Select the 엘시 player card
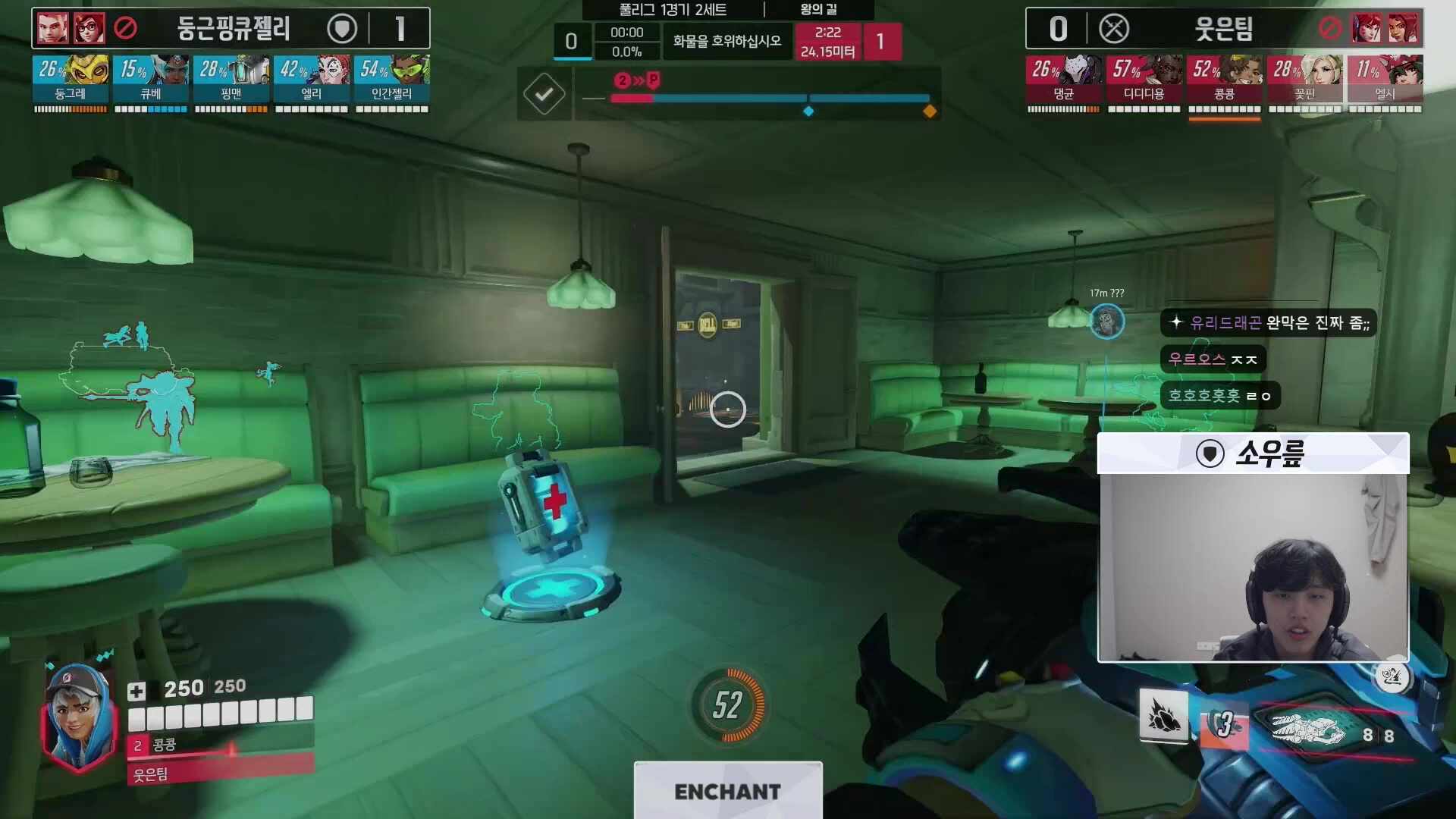1456x819 pixels. [1385, 80]
